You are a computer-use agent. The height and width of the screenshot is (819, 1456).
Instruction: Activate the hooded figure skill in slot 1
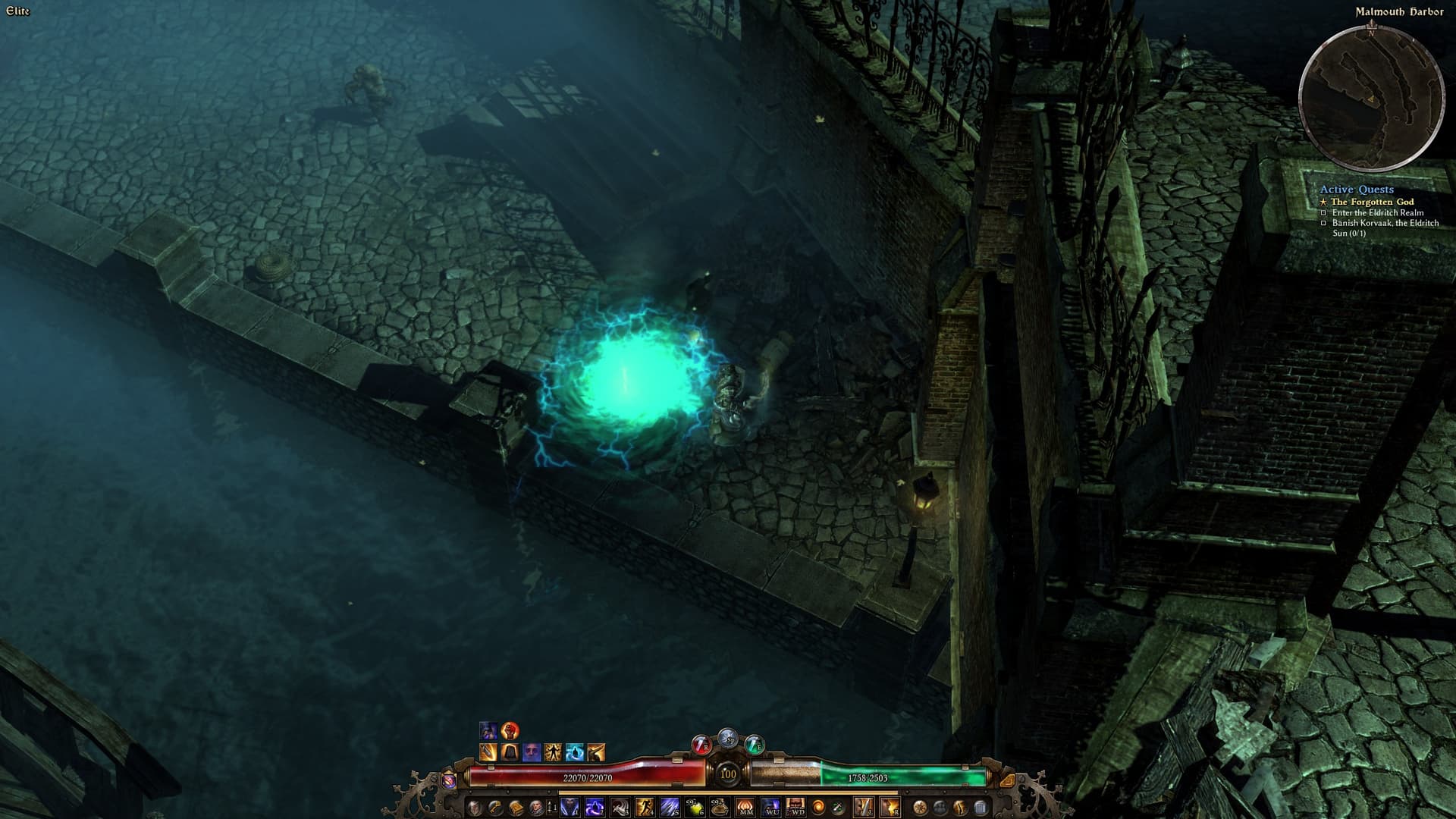point(570,808)
